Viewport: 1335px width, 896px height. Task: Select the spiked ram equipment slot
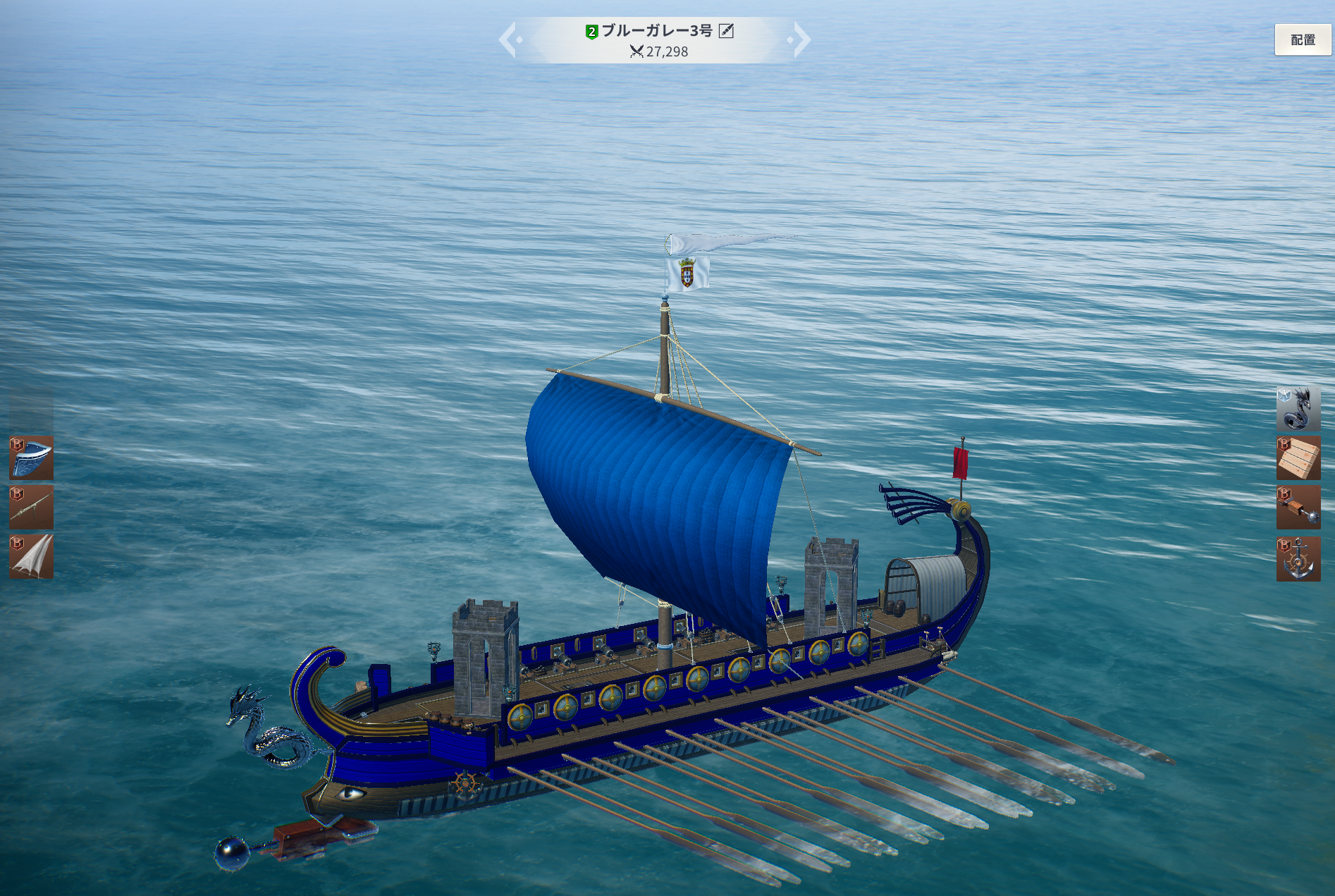[x=1298, y=508]
